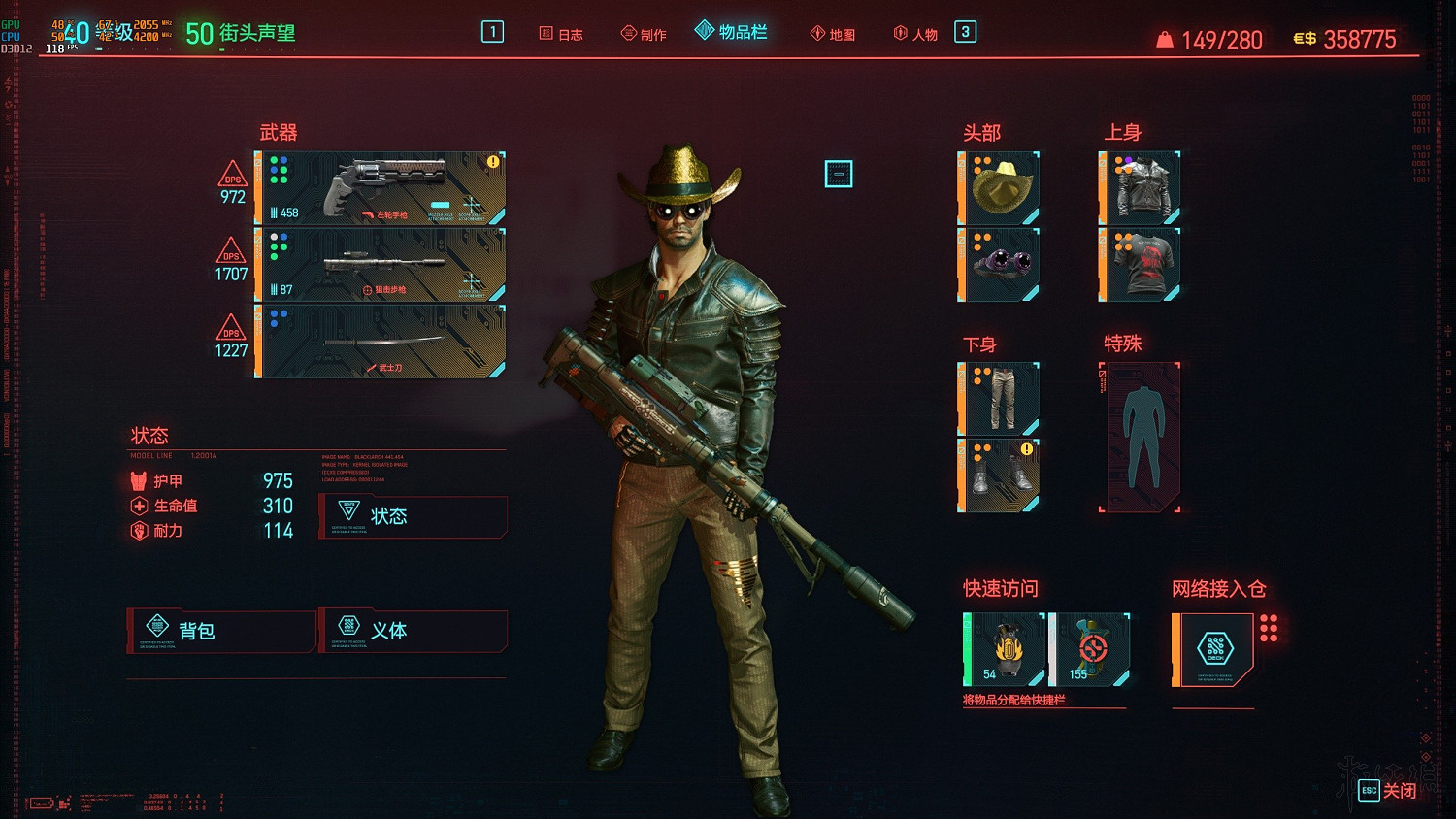Viewport: 1456px width, 819px height.
Task: Select the grenade quick access slot
Action: (x=1004, y=649)
